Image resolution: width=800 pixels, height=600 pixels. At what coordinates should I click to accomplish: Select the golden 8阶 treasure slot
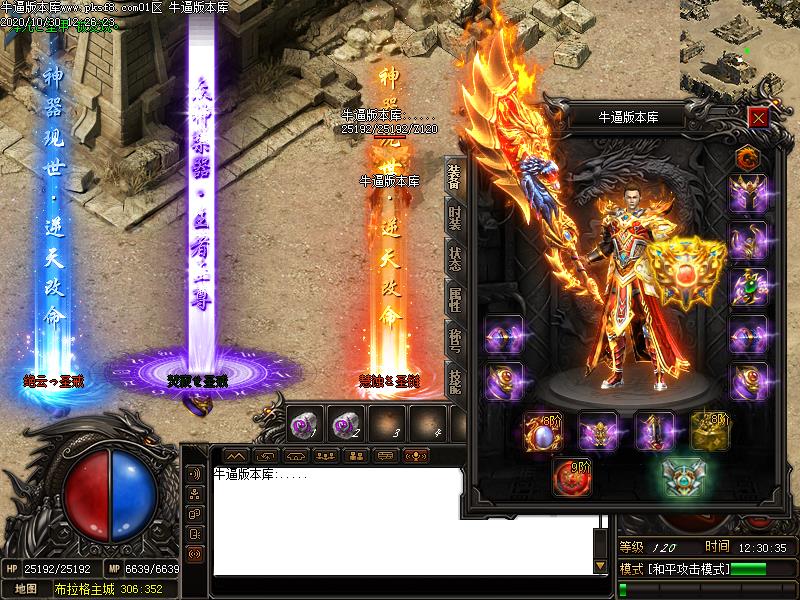(709, 431)
